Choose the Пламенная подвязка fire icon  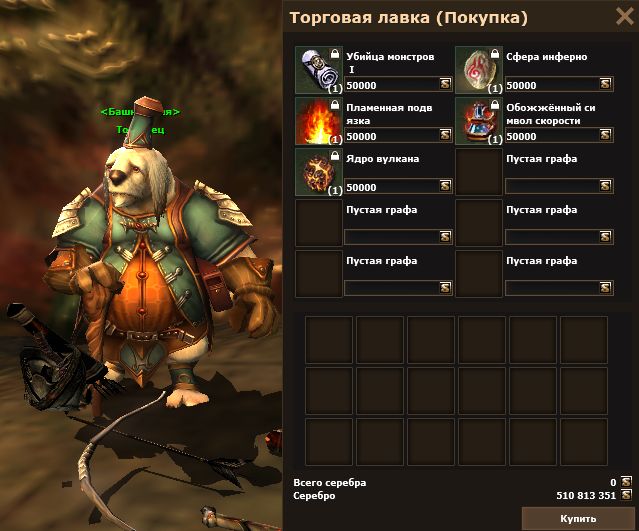click(319, 121)
